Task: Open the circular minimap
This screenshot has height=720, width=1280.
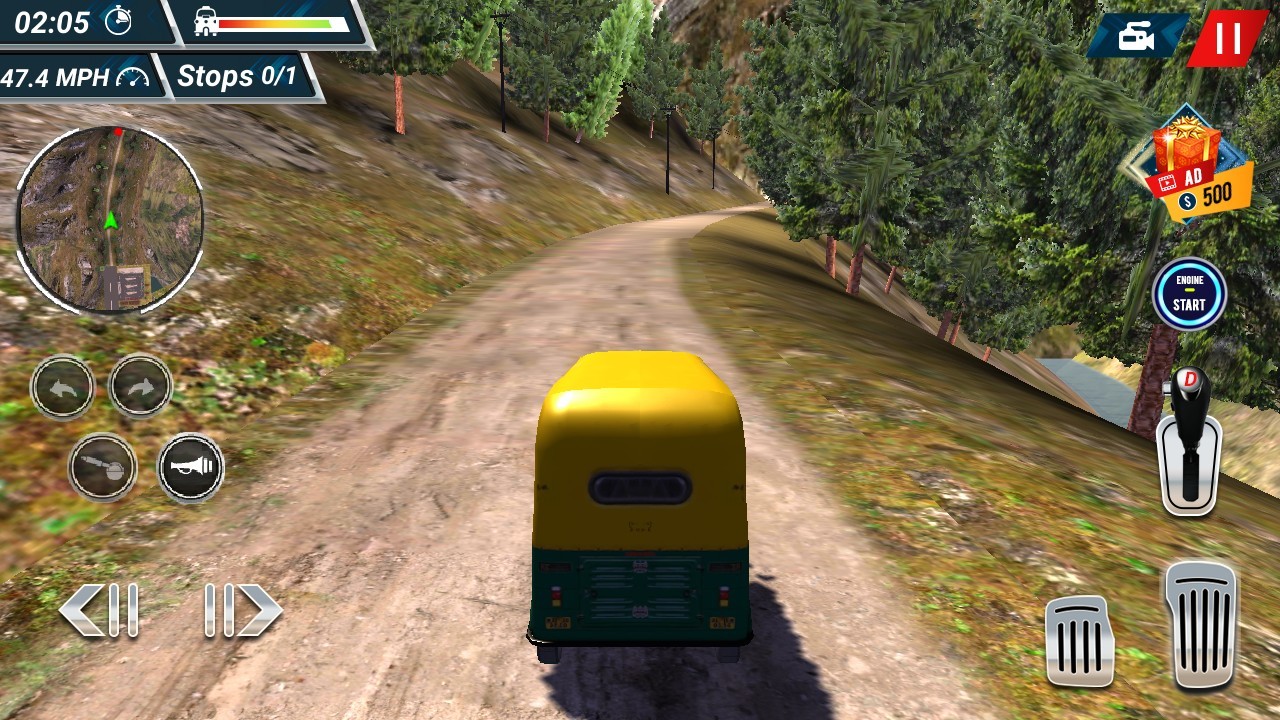Action: click(x=110, y=219)
